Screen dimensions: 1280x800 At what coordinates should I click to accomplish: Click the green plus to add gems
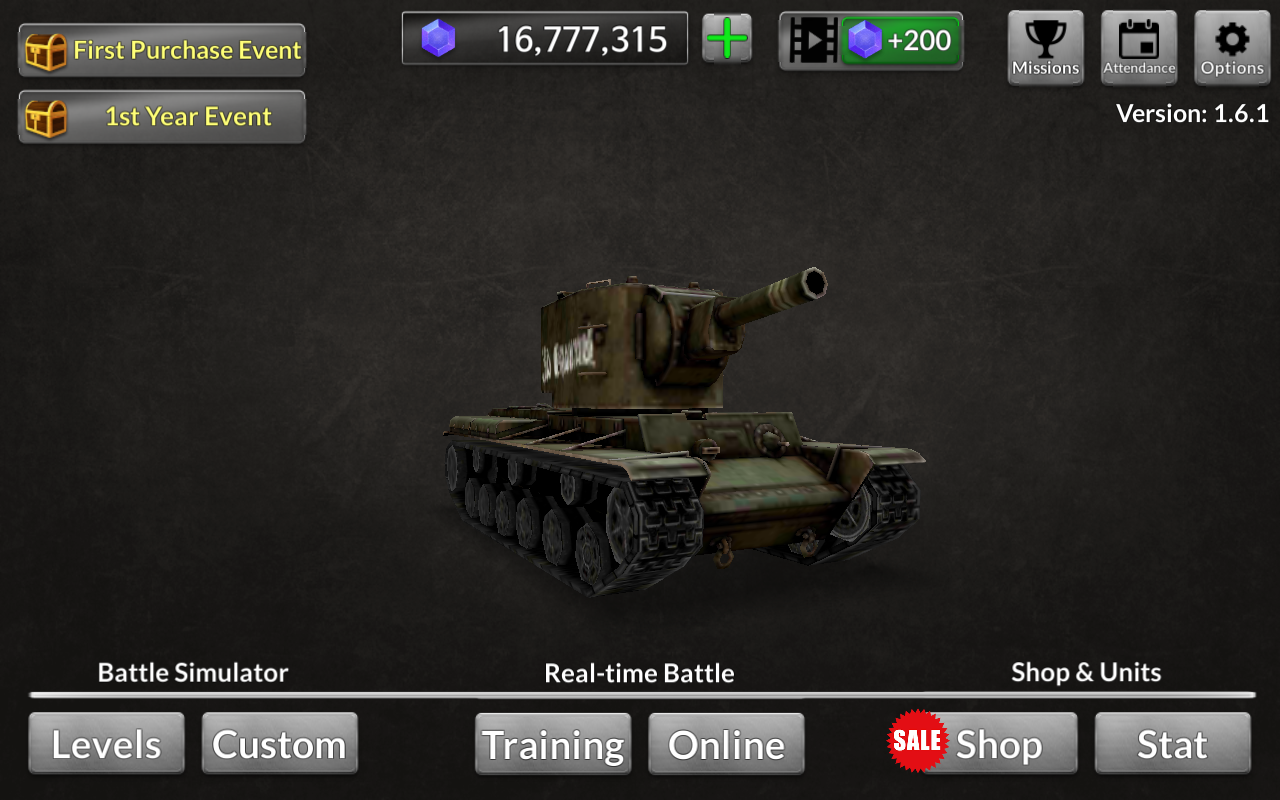727,40
